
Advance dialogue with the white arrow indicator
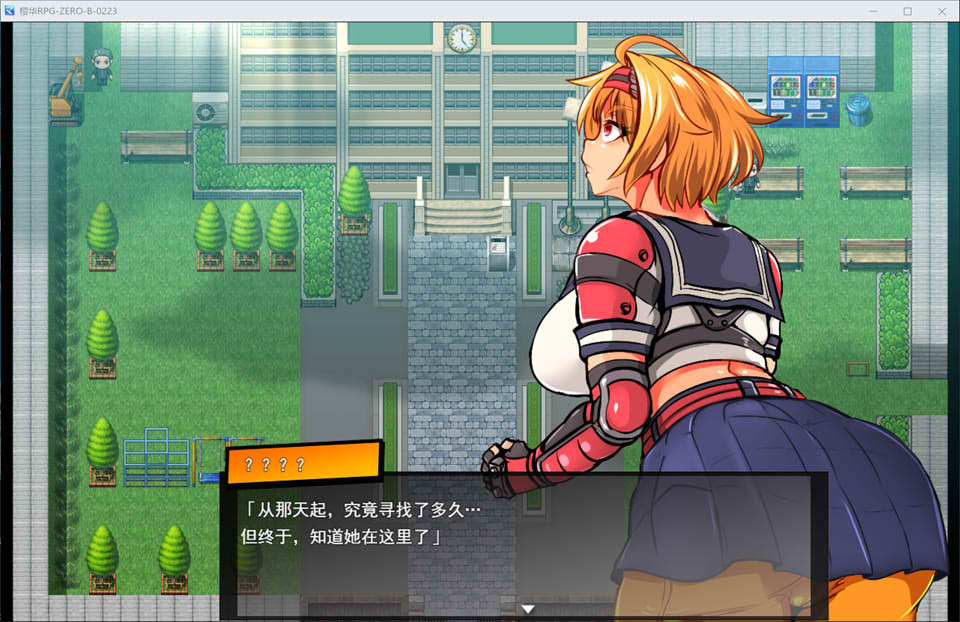pos(528,608)
